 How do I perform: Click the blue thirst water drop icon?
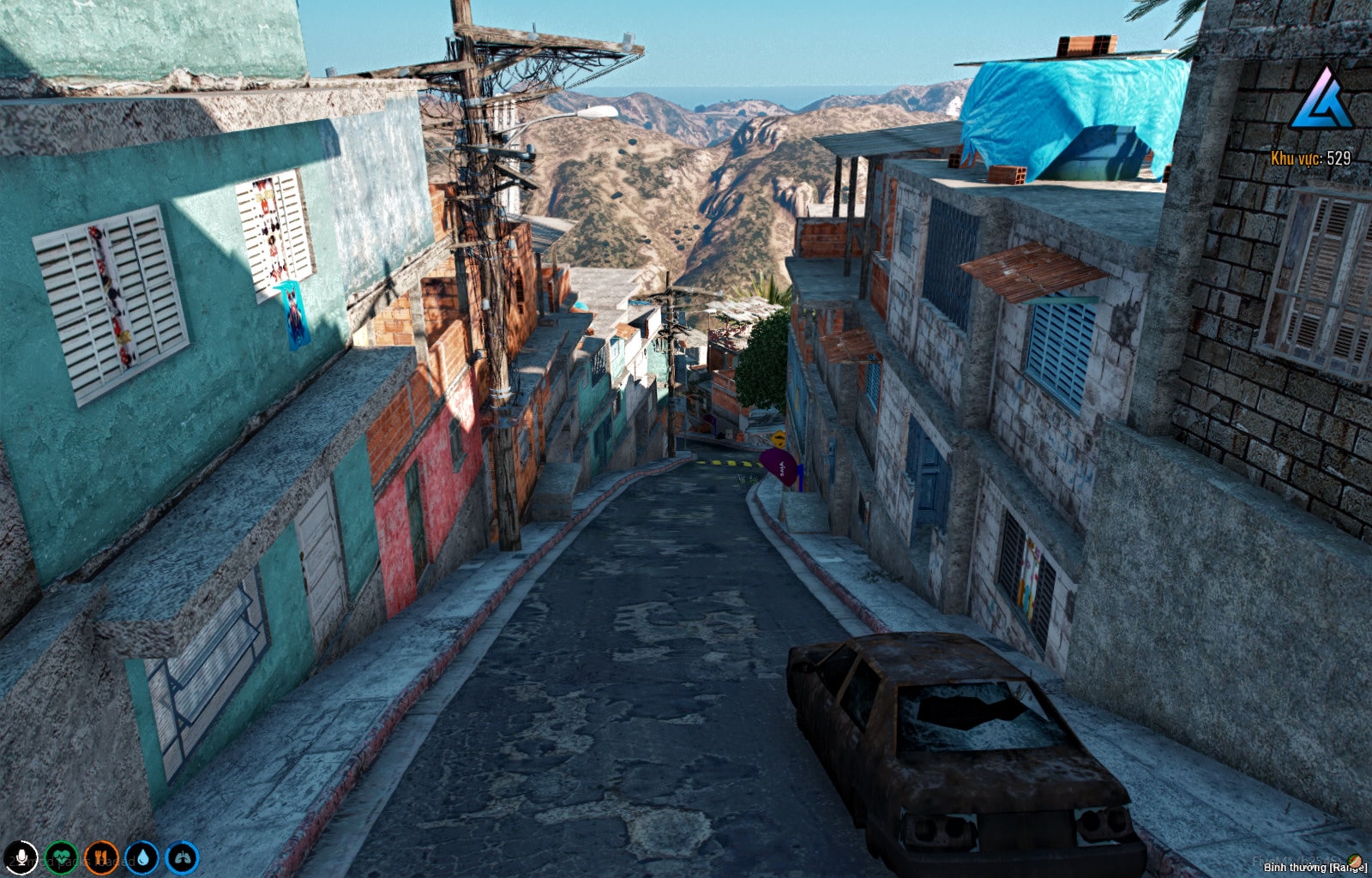tap(142, 857)
